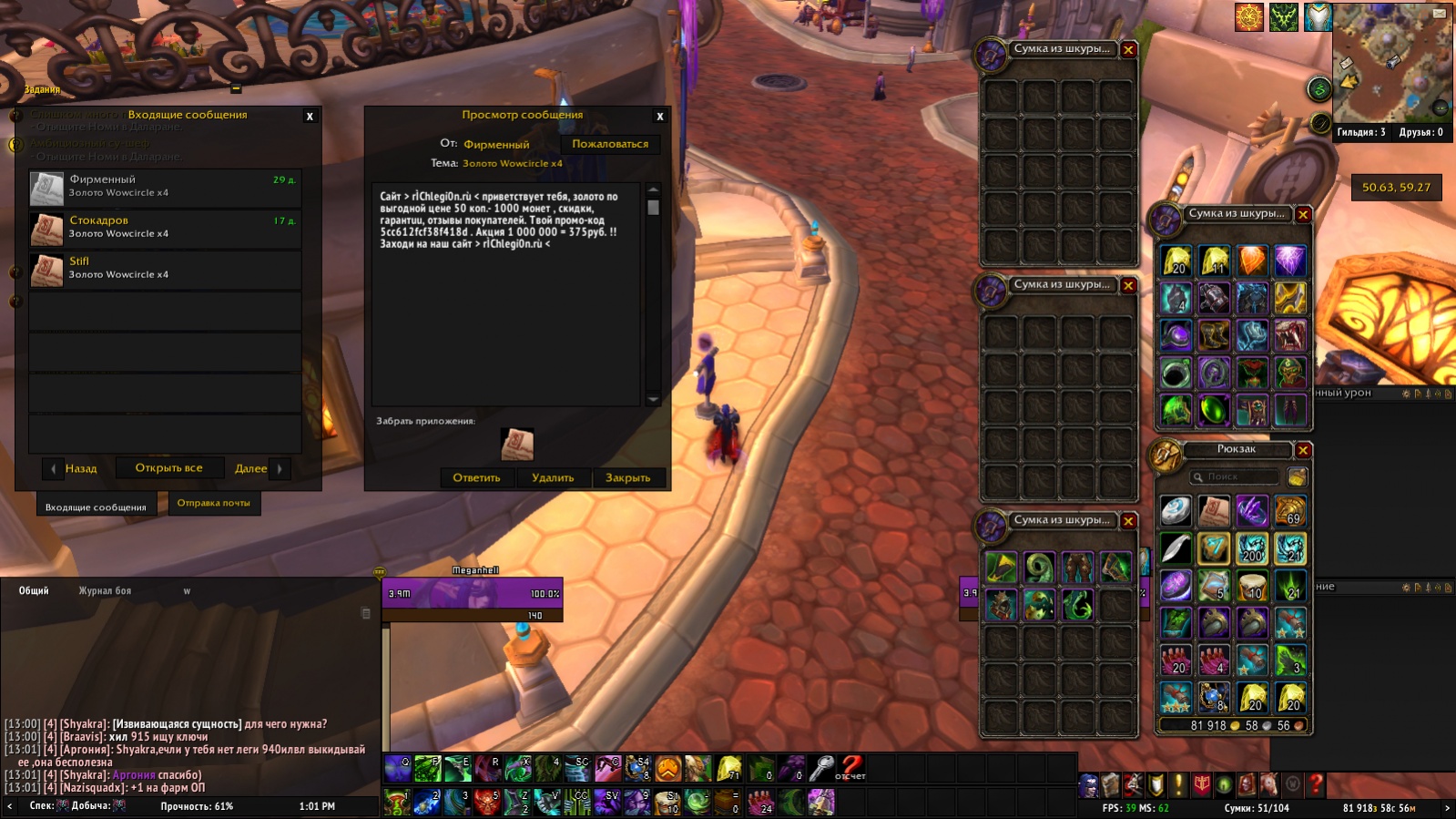Switch to the Отправка почты tab
The height and width of the screenshot is (819, 1456).
[x=213, y=503]
